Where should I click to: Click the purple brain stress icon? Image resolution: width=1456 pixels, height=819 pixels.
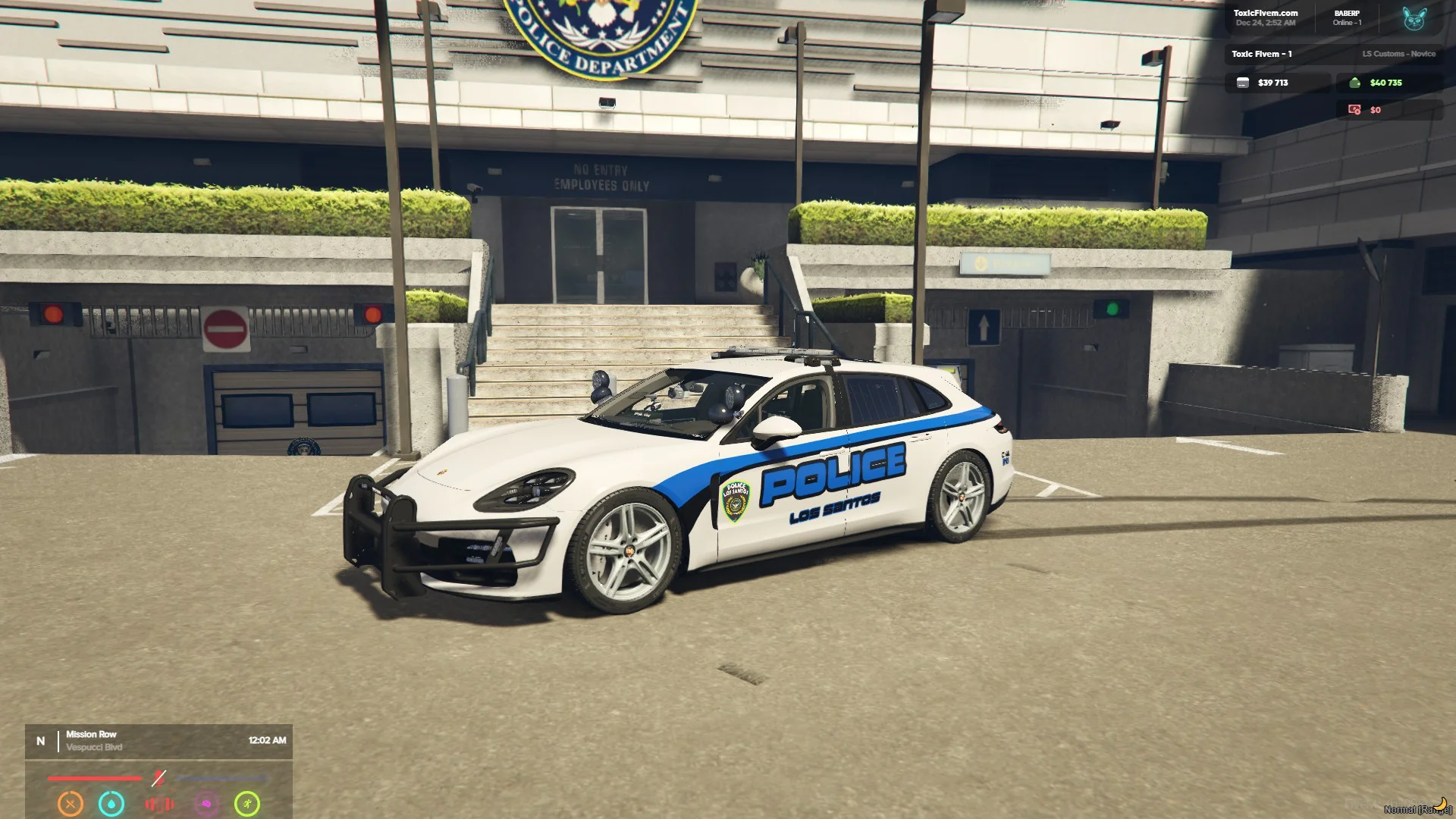206,804
